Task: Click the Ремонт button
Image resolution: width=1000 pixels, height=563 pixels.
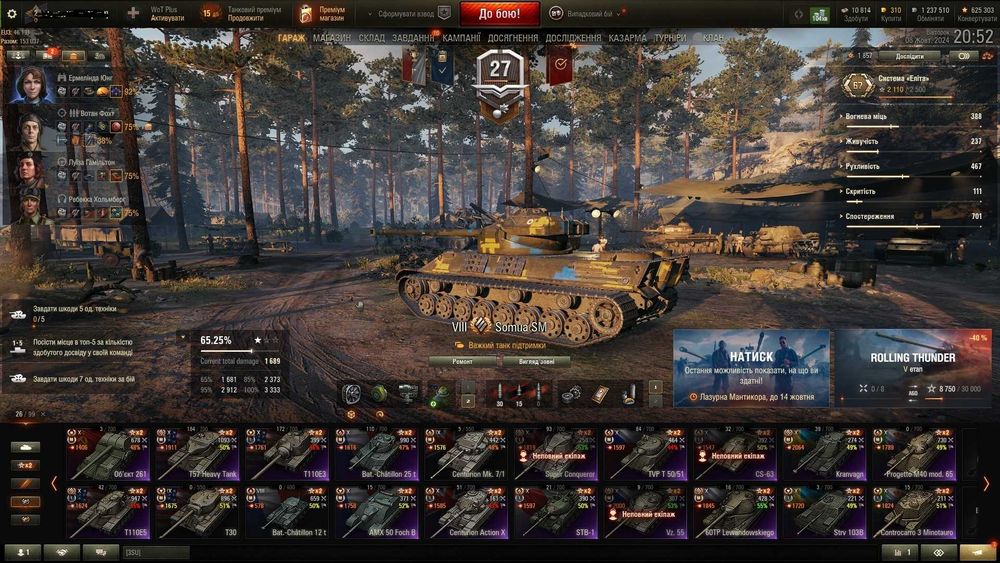Action: (x=463, y=361)
